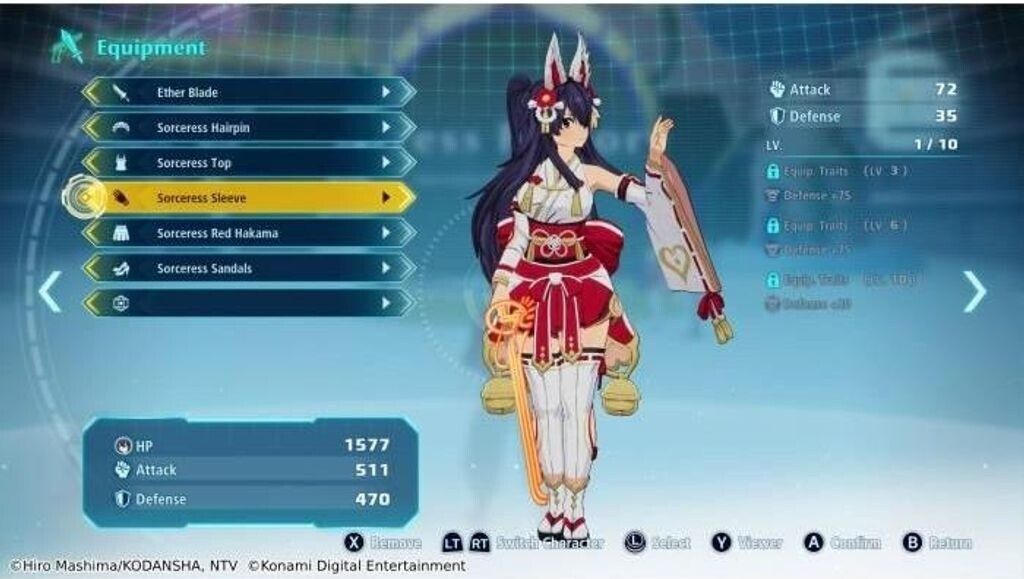Switch to previous character with left arrow
This screenshot has height=579, width=1024.
pos(49,291)
